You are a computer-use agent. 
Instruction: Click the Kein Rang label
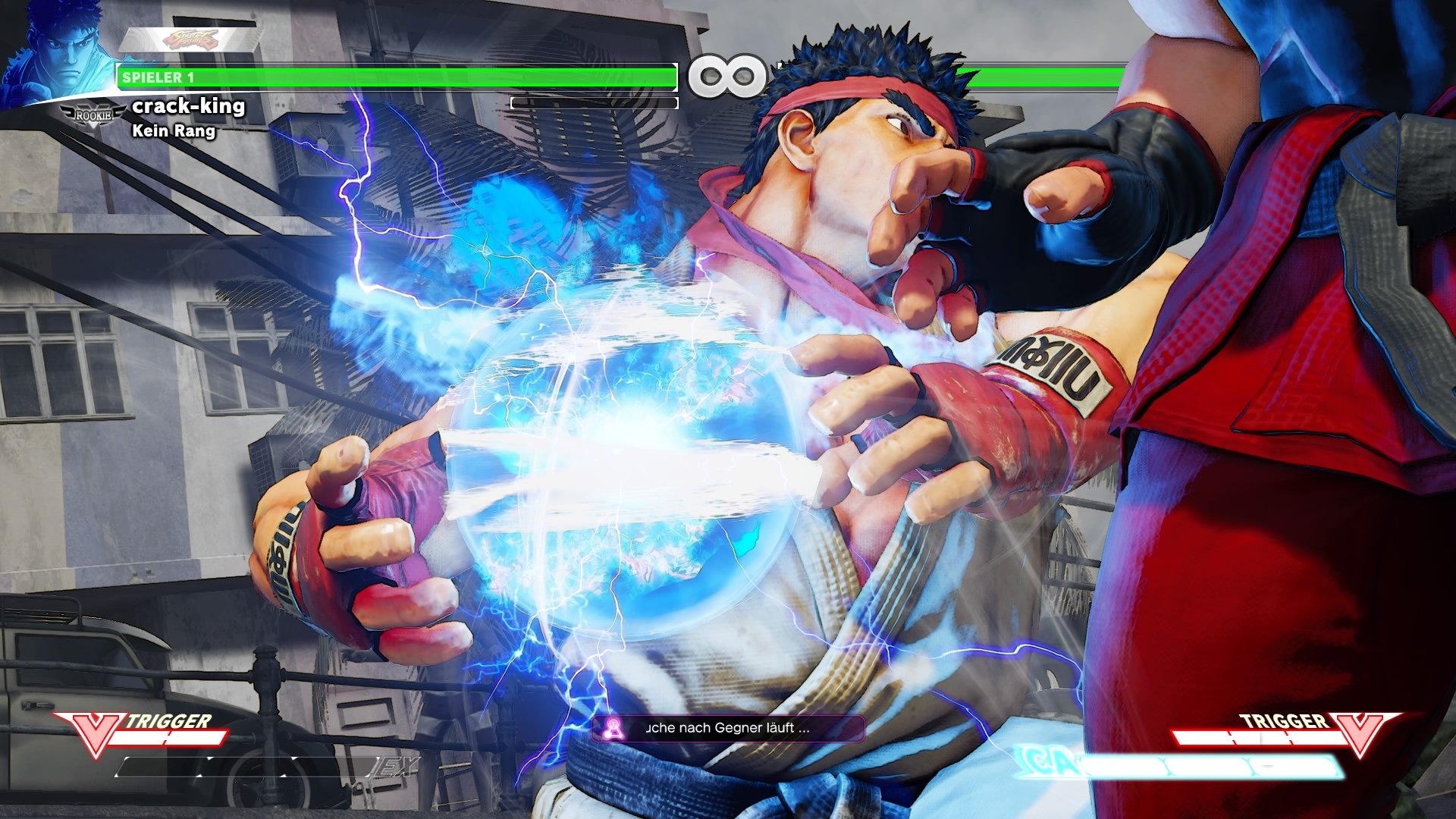coord(173,133)
